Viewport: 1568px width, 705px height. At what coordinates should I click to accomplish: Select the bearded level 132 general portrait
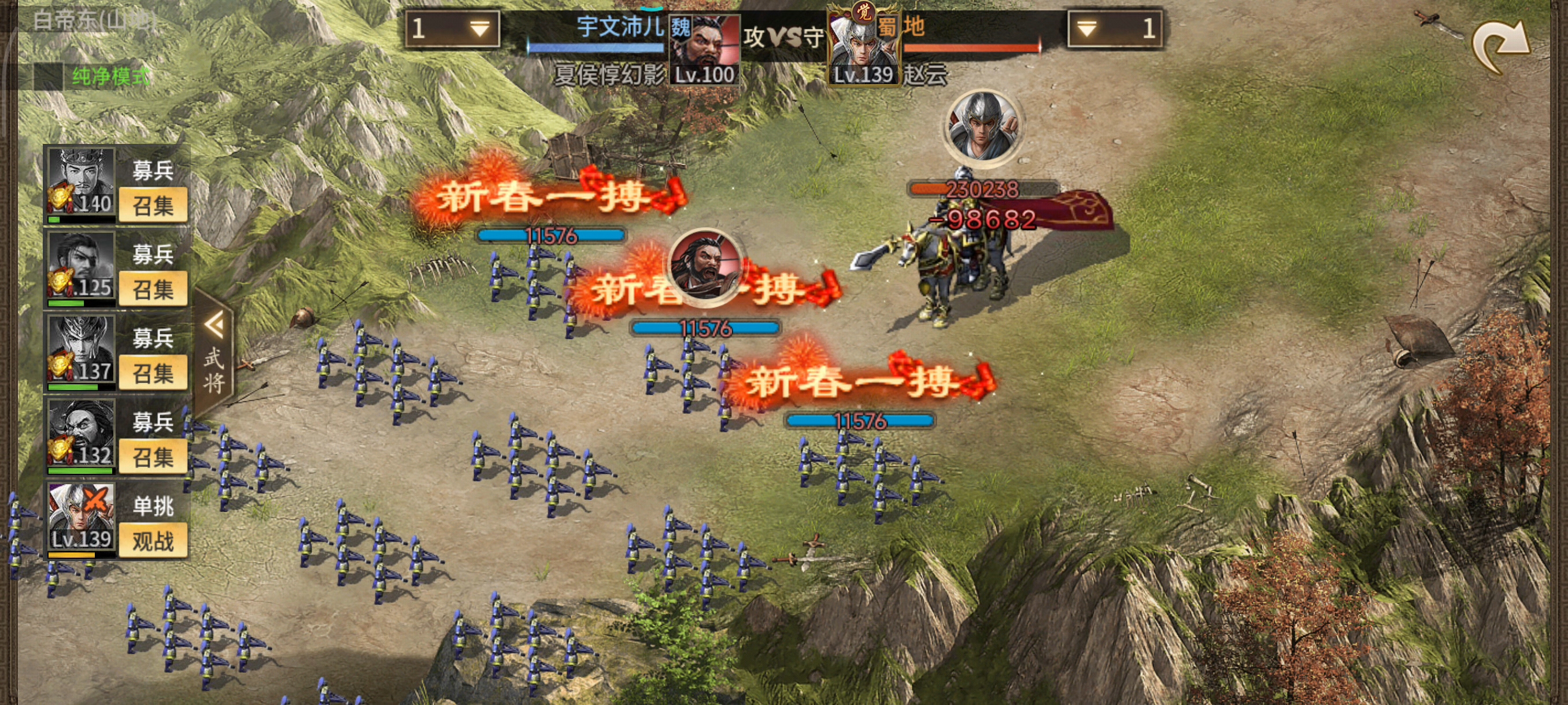82,435
